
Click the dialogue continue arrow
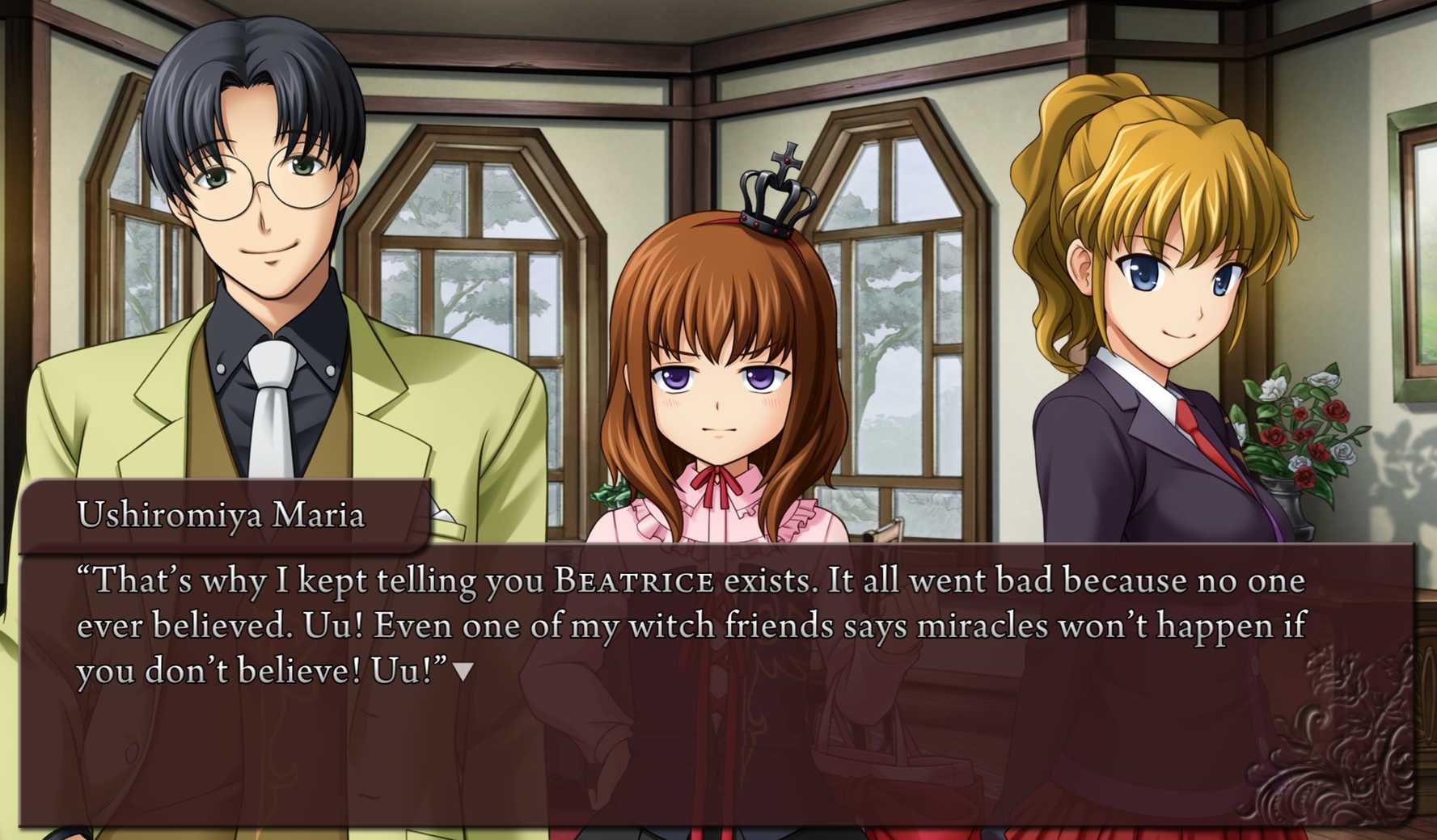point(463,671)
